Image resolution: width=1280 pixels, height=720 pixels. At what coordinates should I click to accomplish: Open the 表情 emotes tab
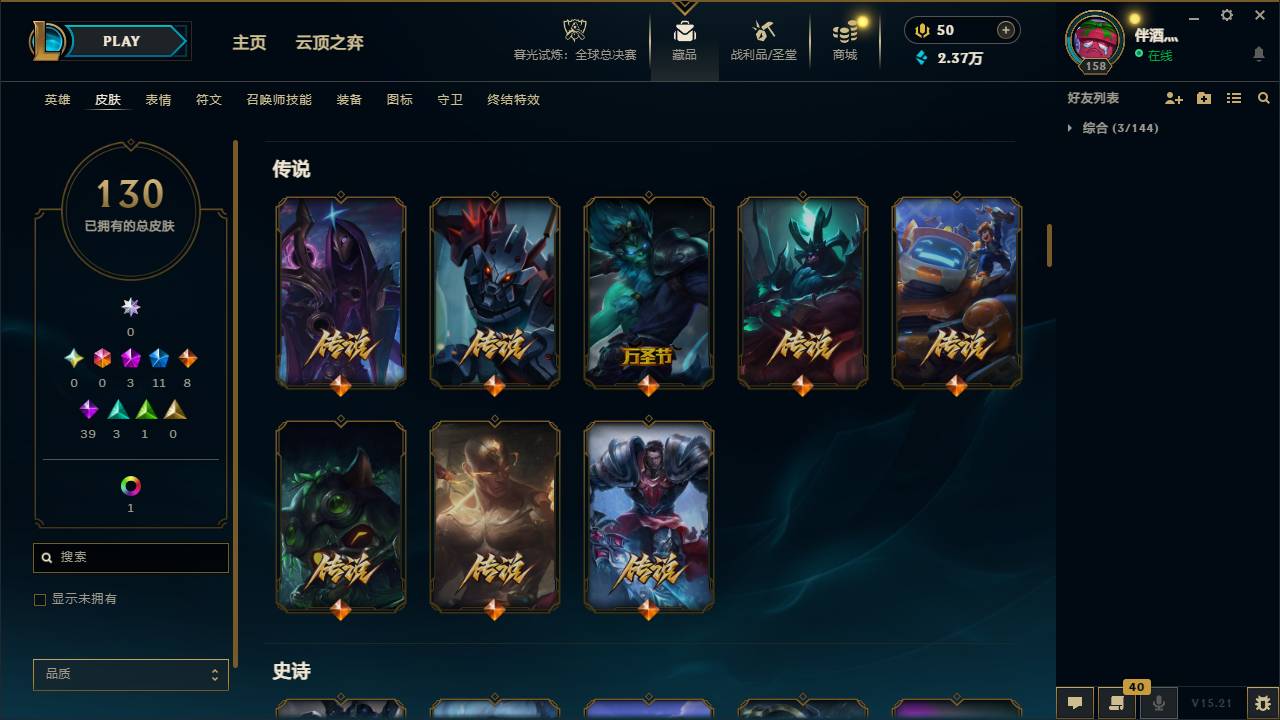pos(157,100)
